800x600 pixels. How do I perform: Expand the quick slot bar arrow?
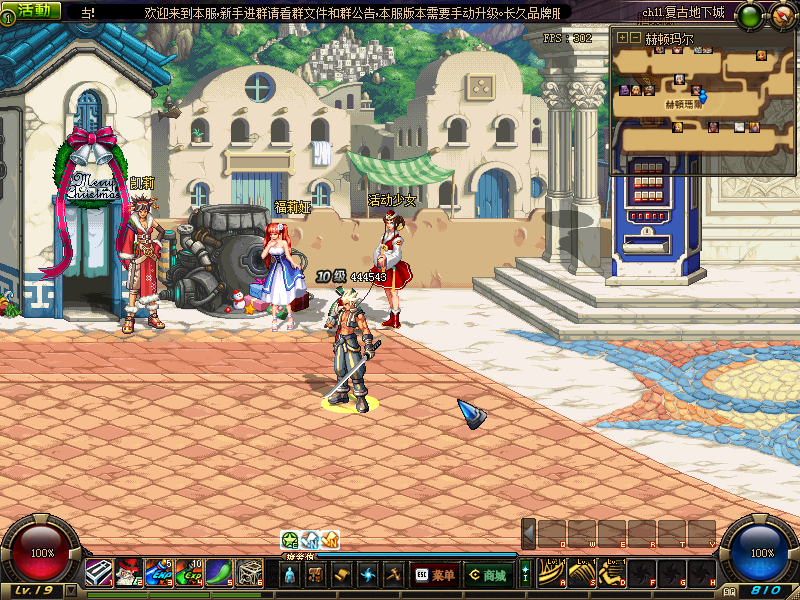point(529,533)
